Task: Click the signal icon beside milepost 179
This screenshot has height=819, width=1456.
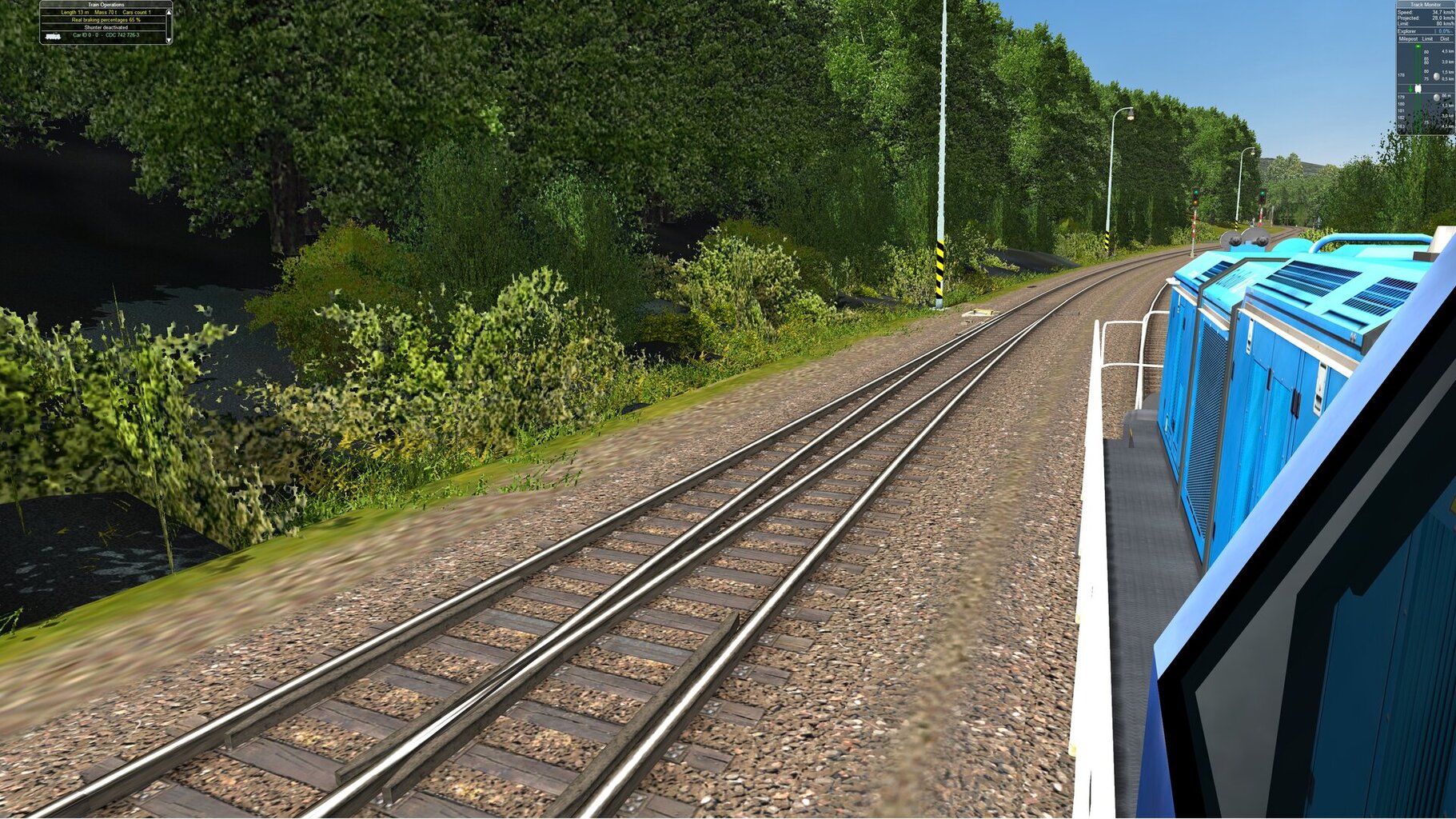Action: 1436,97
